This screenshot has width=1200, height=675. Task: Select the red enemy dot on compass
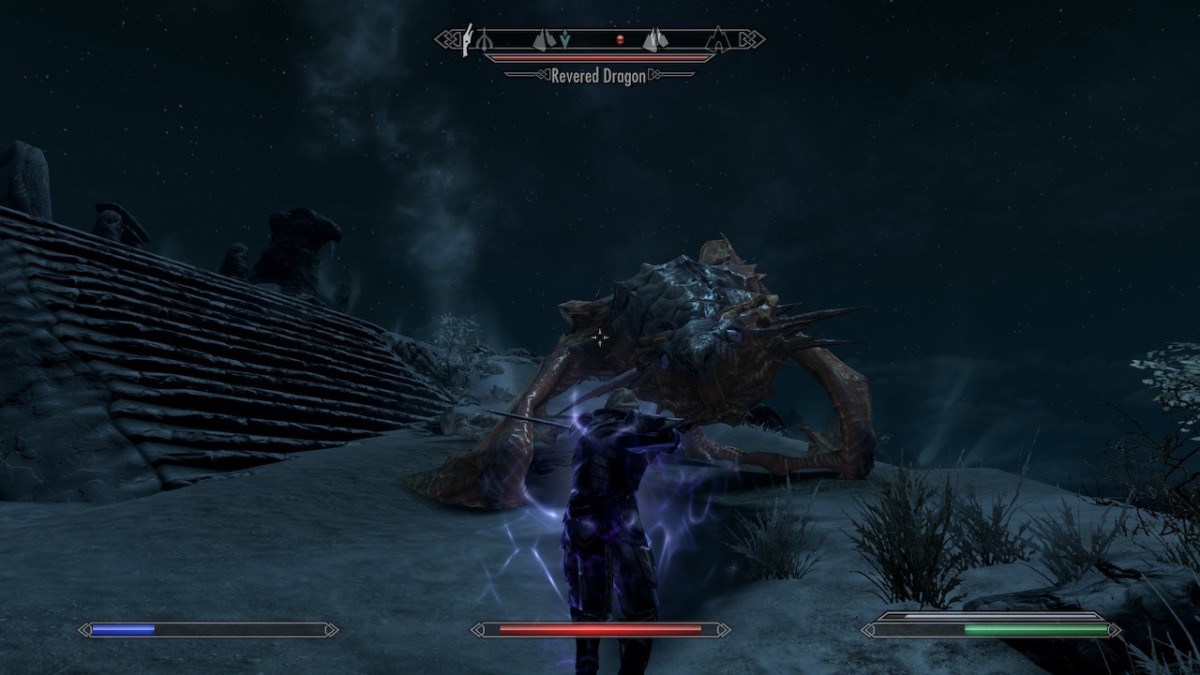click(619, 40)
